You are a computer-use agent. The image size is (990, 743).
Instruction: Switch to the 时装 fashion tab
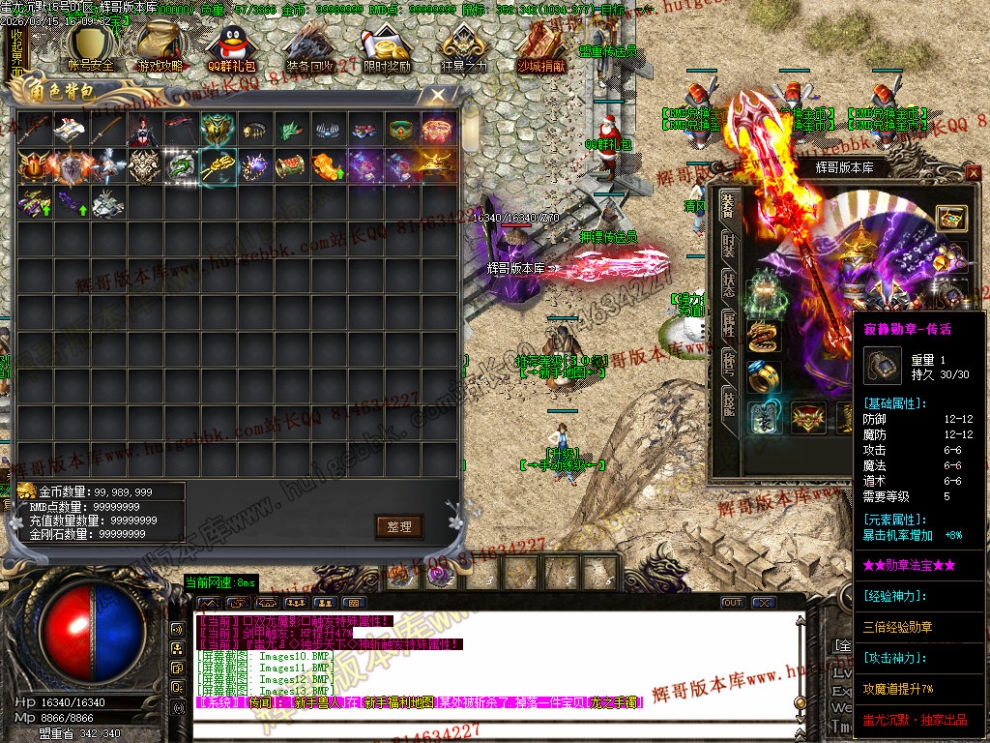tap(730, 246)
